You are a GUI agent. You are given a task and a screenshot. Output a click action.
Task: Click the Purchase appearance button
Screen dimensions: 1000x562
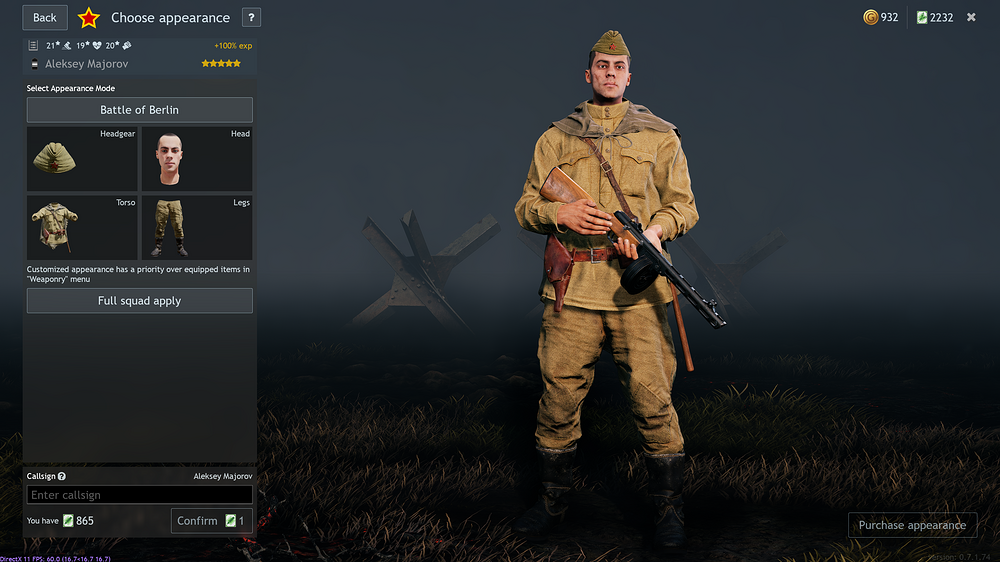pos(912,525)
